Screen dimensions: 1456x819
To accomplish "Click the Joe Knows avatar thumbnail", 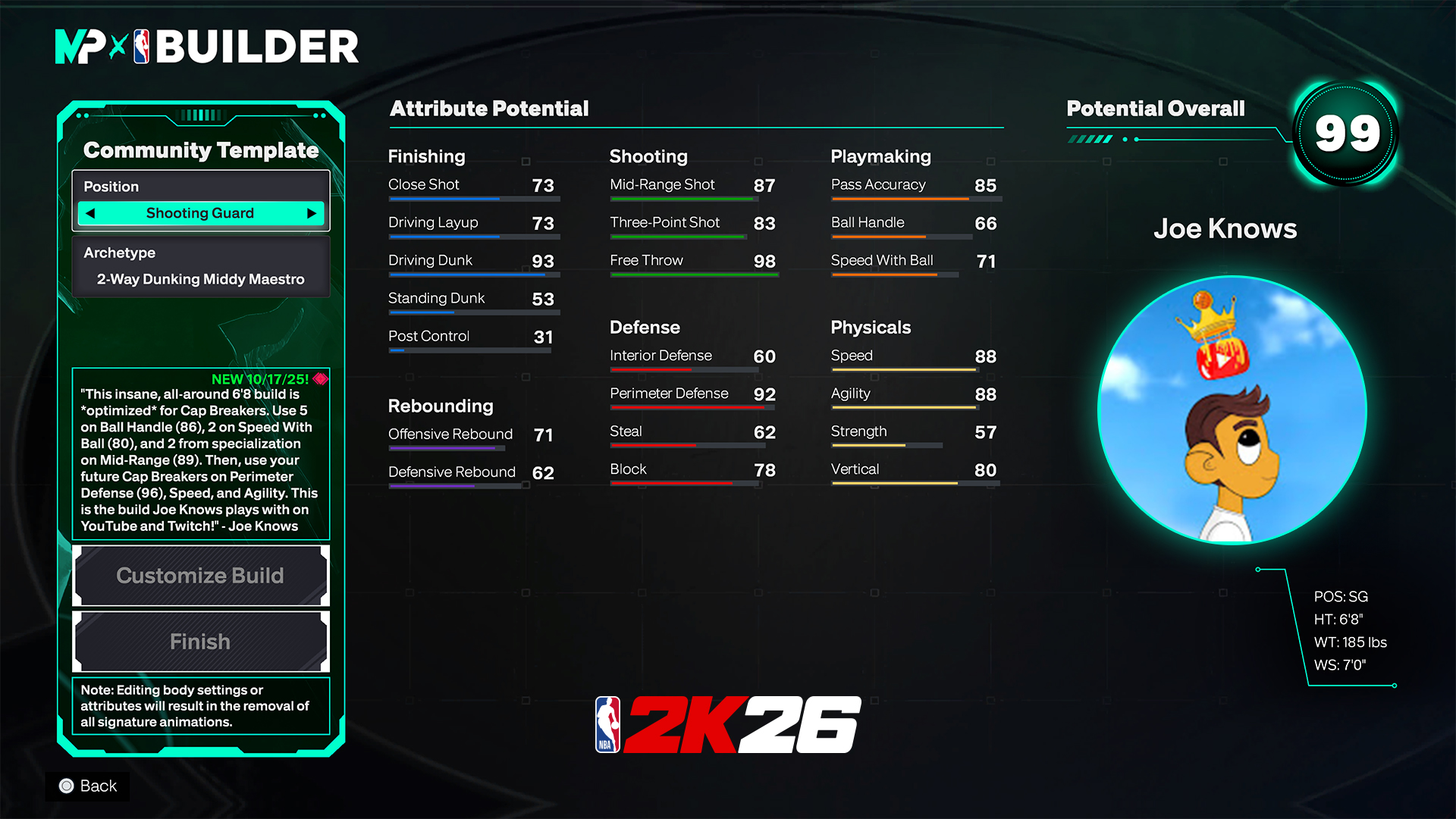I will (1232, 410).
